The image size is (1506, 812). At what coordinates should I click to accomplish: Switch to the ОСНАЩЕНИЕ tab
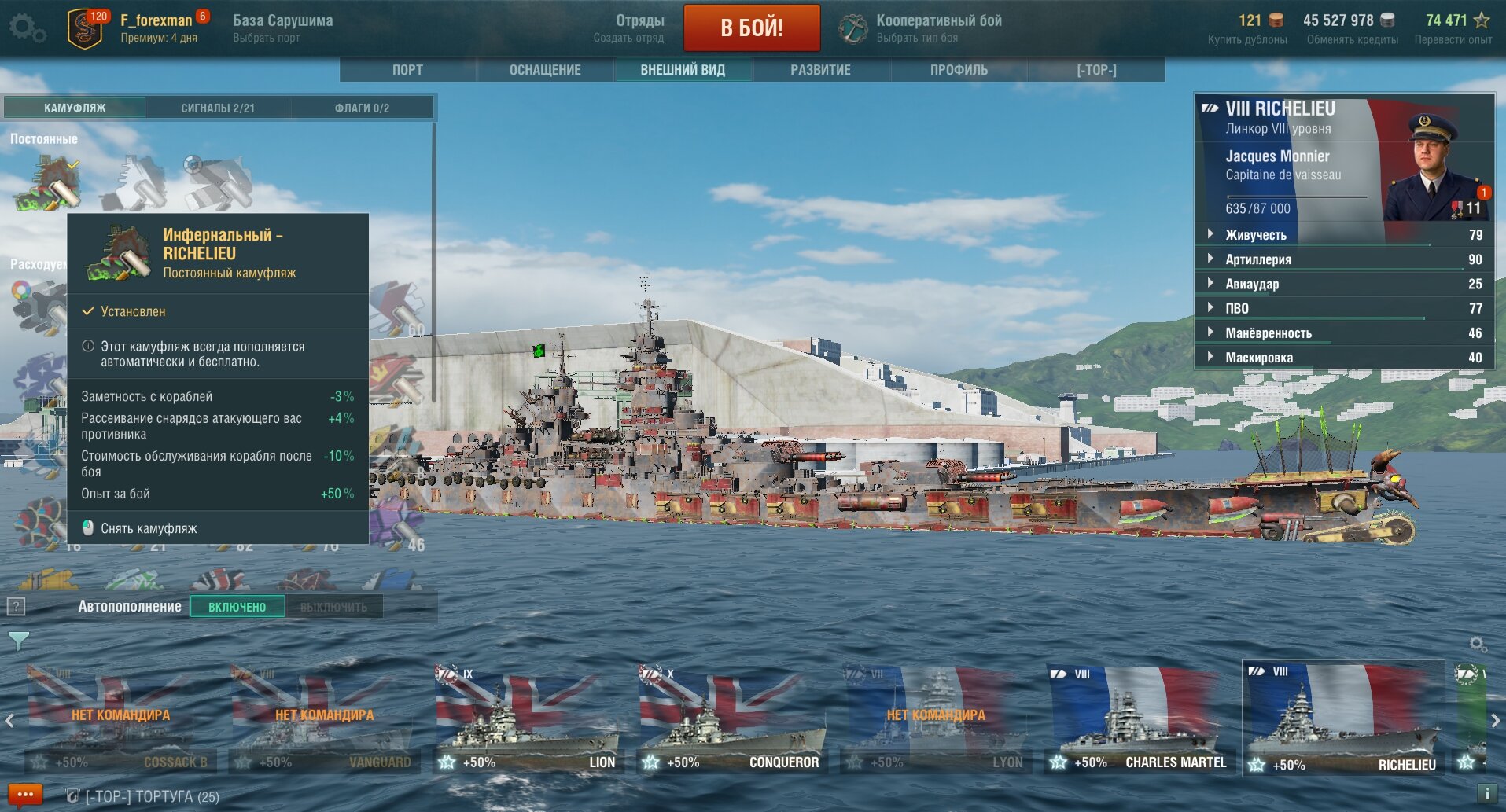(x=545, y=70)
